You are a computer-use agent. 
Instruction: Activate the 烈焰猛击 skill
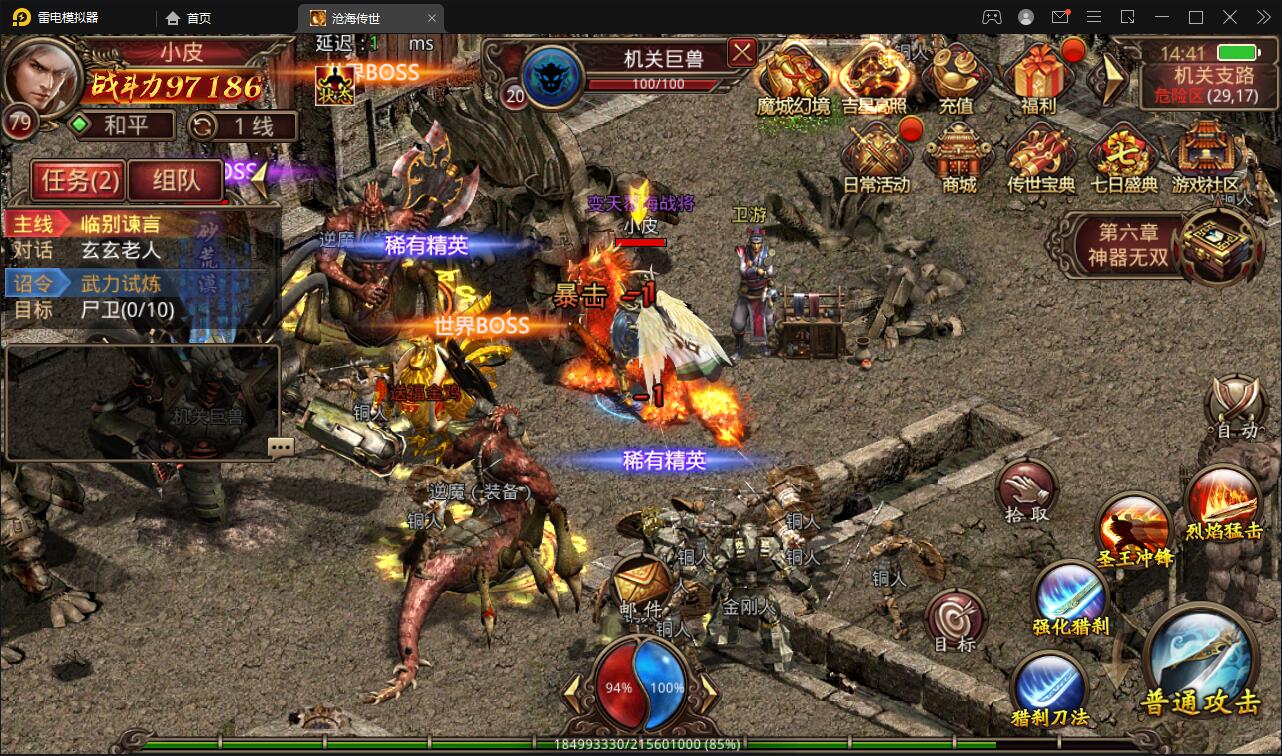tap(1223, 500)
